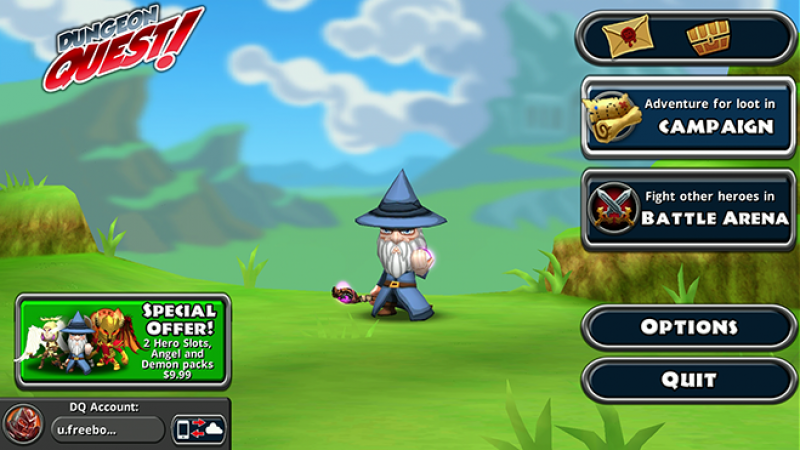The width and height of the screenshot is (800, 450).
Task: Open the sealed envelope mail icon
Action: 627,37
